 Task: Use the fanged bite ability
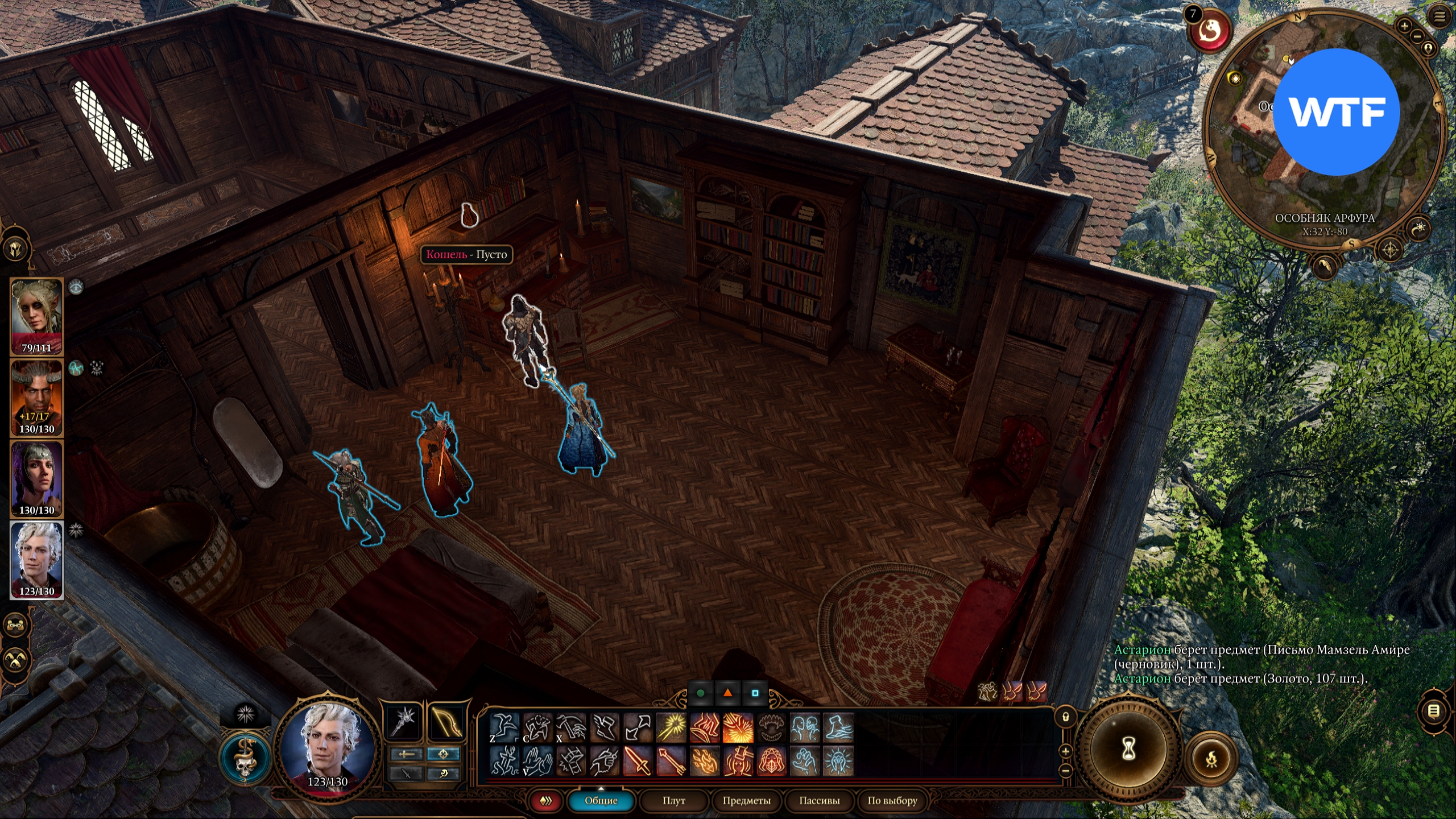click(771, 728)
